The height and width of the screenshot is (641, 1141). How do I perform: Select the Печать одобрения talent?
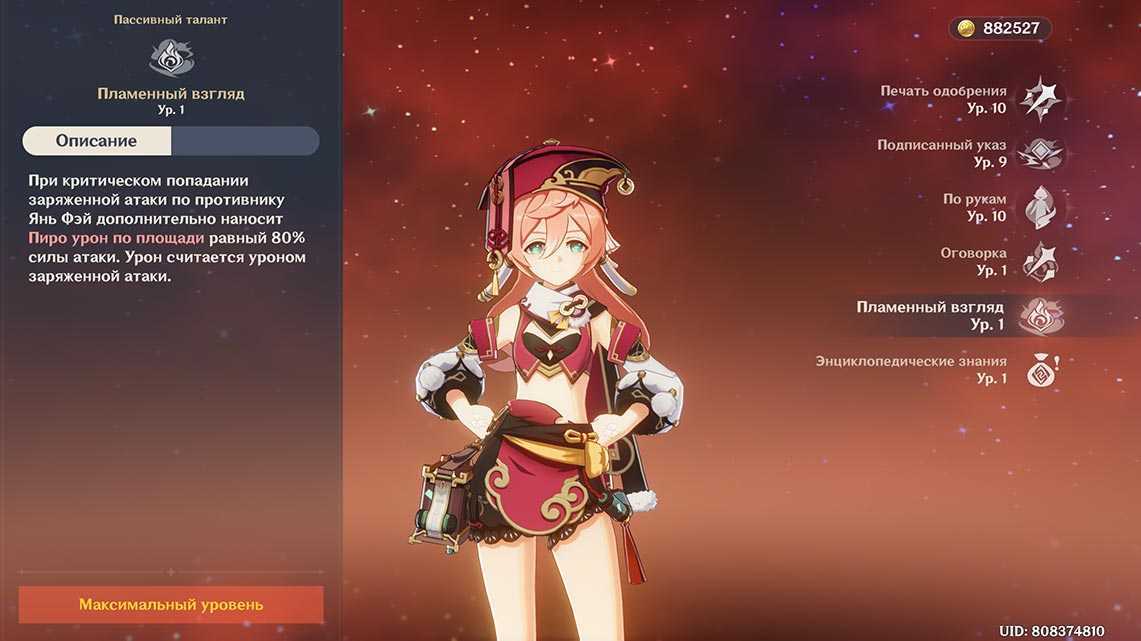tap(1040, 99)
